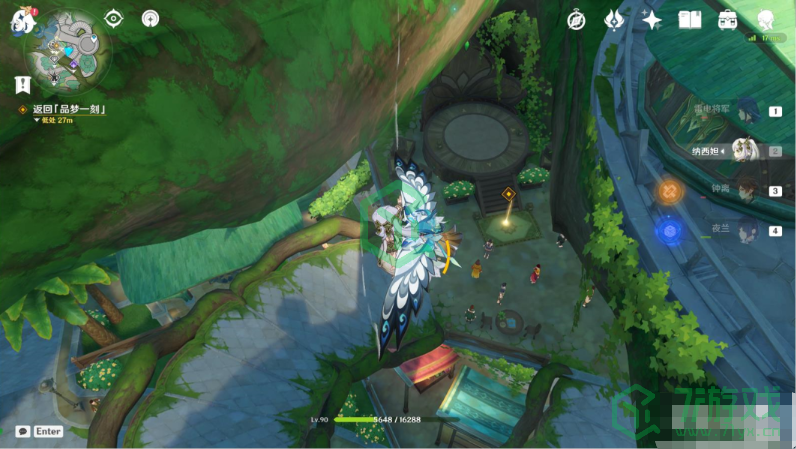This screenshot has width=796, height=449.
Task: Switch to party member 夜兰
Action: point(745,230)
